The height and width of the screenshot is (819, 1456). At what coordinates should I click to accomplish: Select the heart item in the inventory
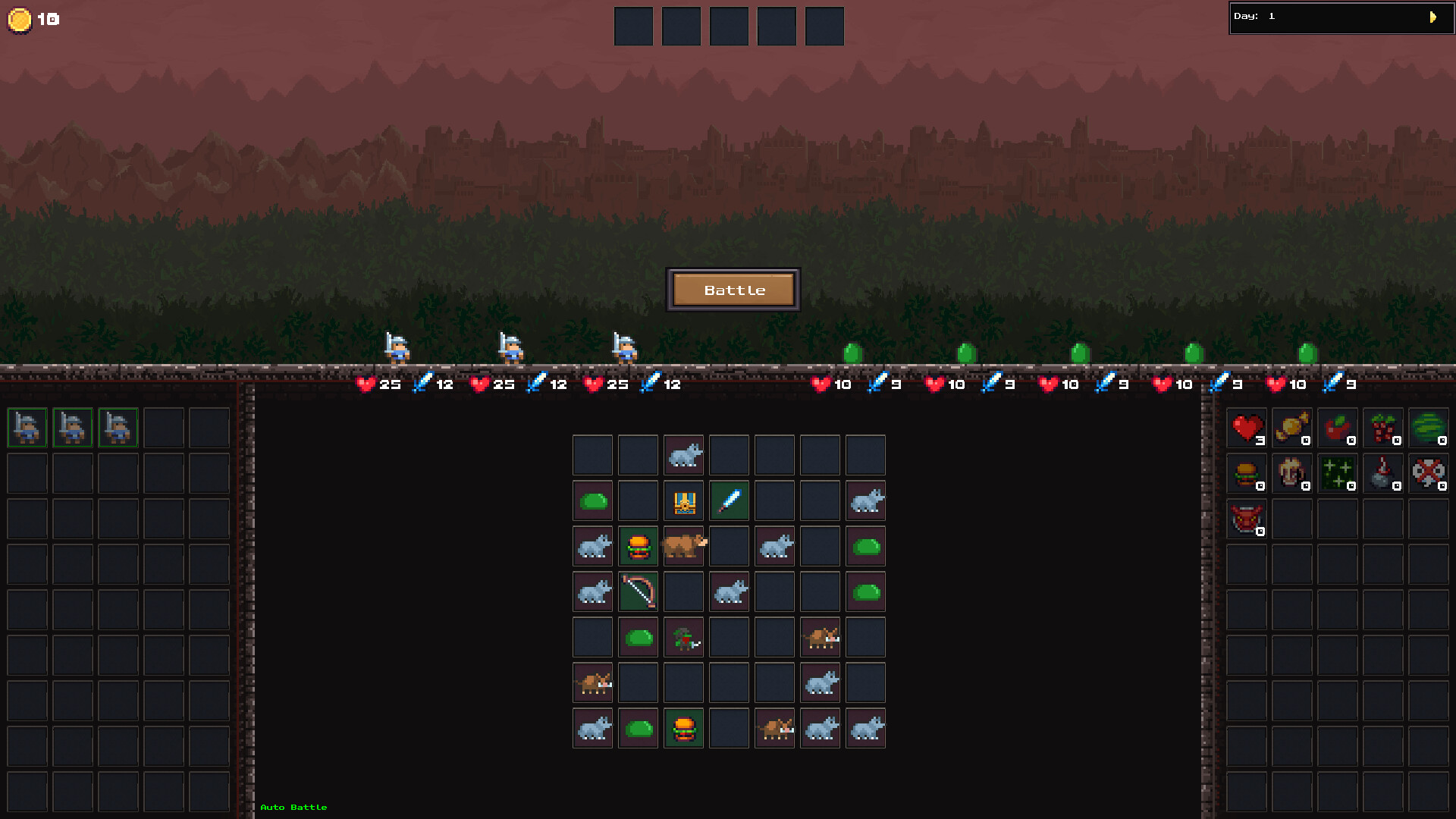pyautogui.click(x=1246, y=428)
